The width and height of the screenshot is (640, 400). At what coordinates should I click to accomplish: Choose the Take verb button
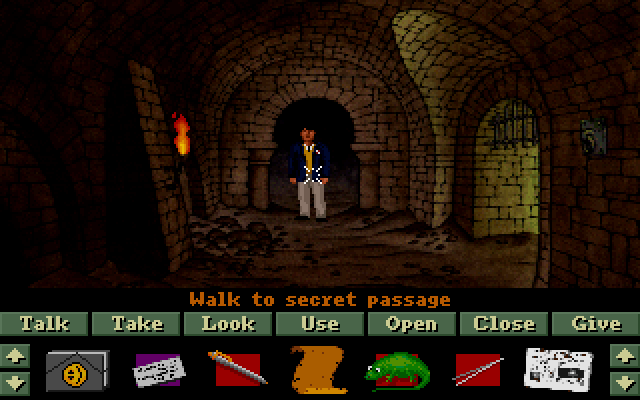[x=137, y=324]
